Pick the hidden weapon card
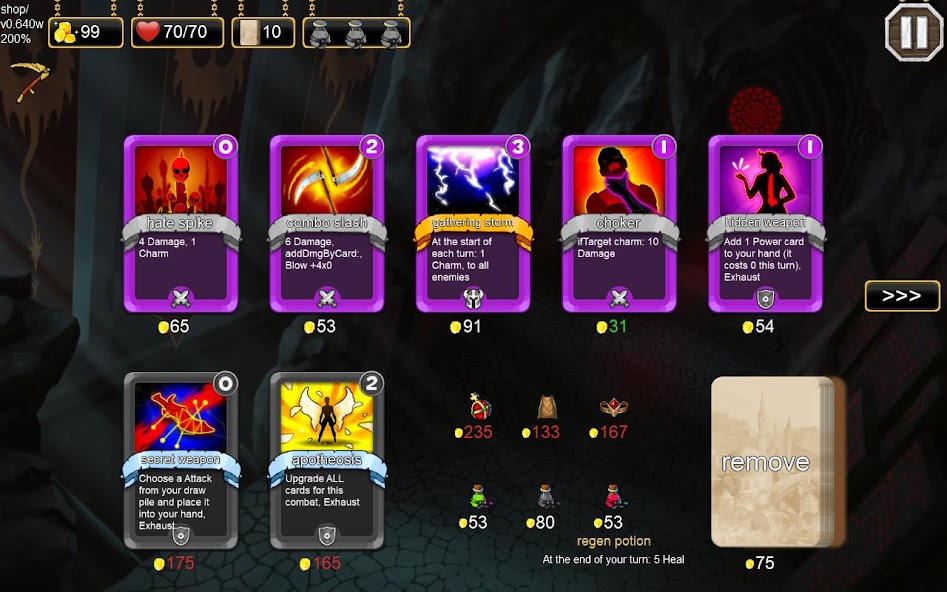Image resolution: width=947 pixels, height=592 pixels. [765, 223]
